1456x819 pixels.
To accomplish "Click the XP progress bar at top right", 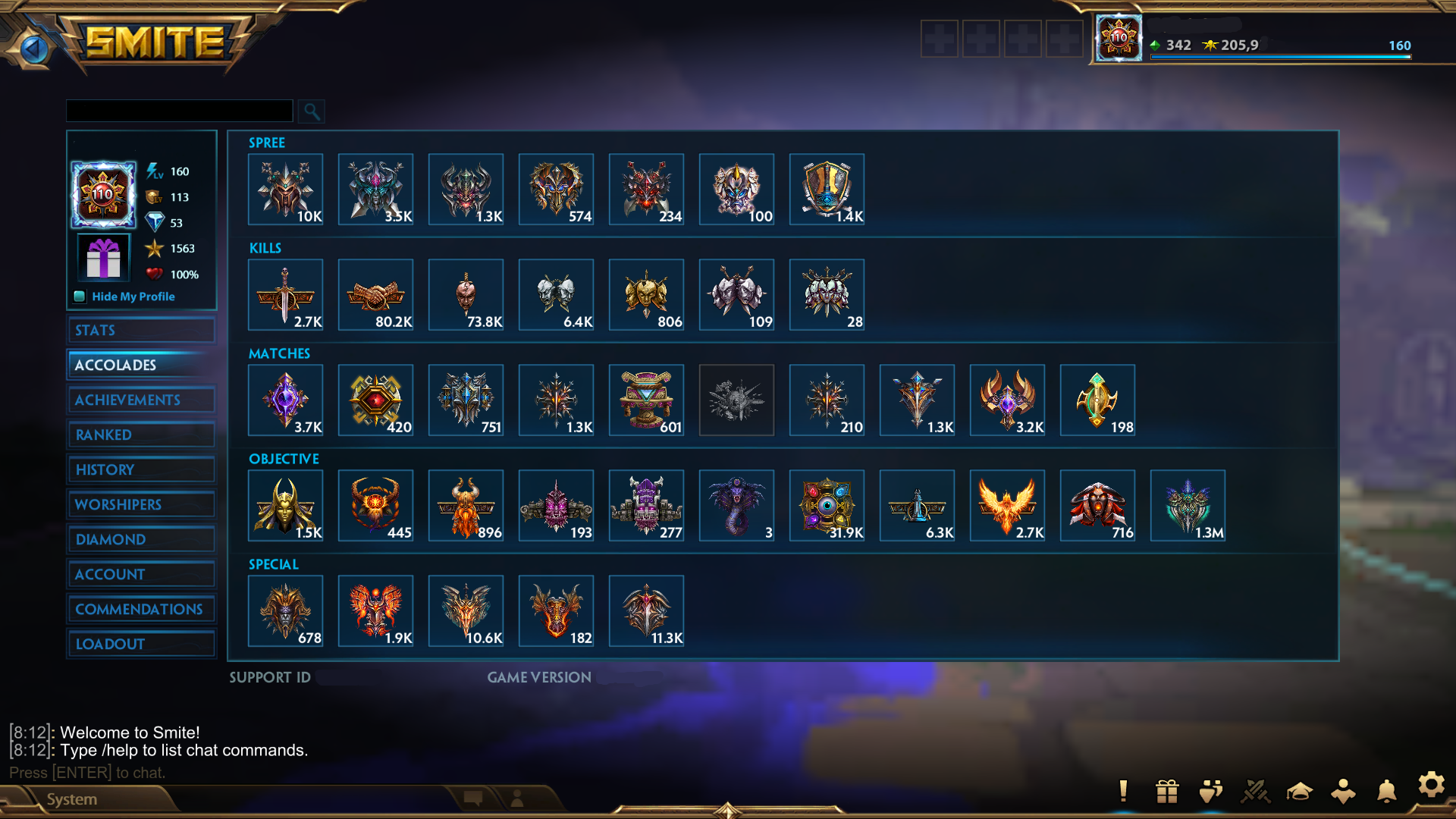I will 1282,57.
